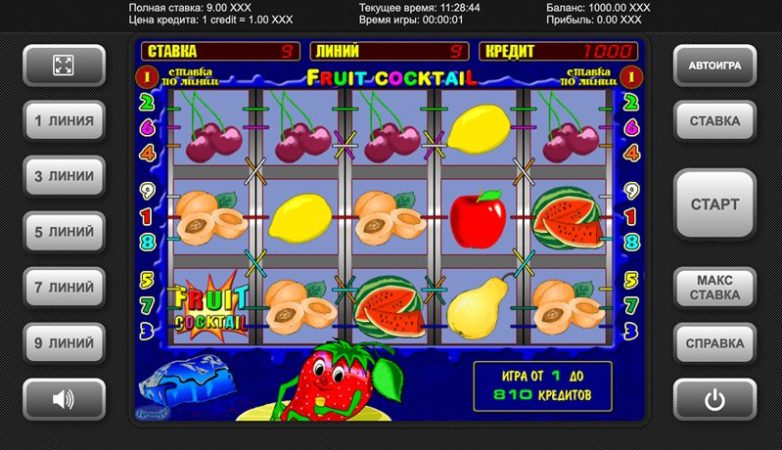Choose the 3 ЛИНИИ bet lines button

click(64, 176)
